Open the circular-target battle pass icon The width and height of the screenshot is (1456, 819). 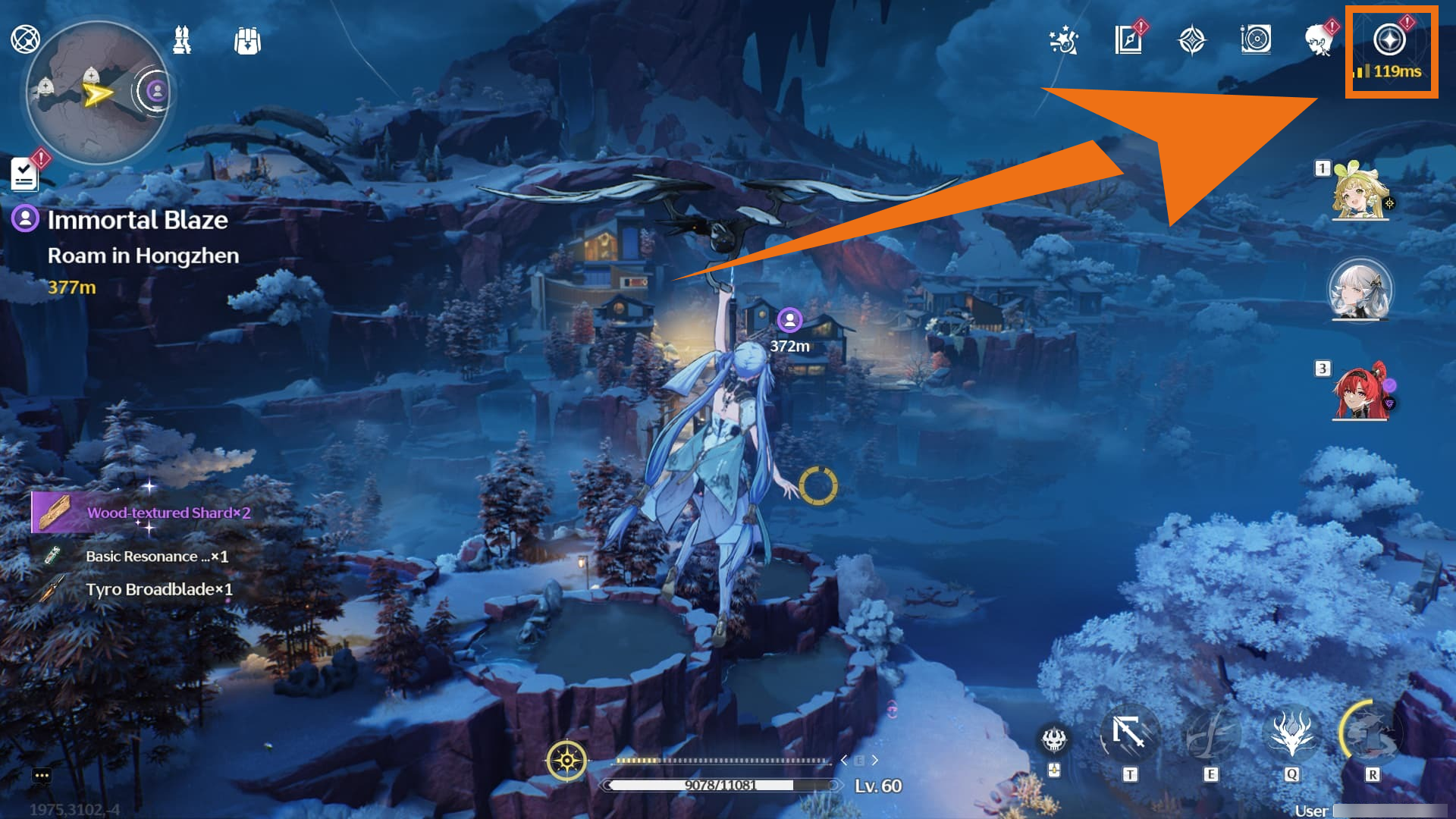tap(1256, 39)
